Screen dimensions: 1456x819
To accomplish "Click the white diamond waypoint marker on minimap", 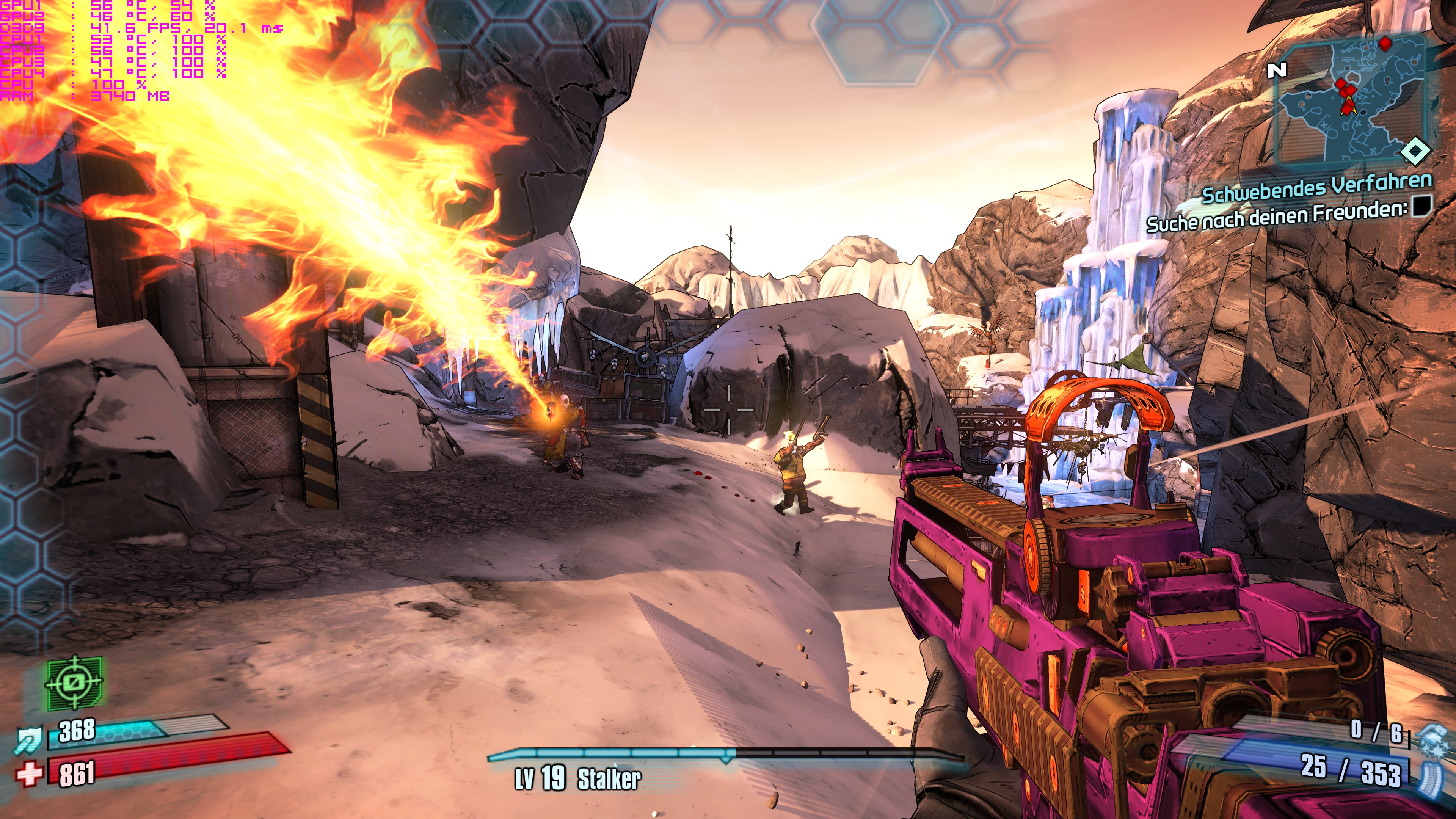I will pos(1415,151).
